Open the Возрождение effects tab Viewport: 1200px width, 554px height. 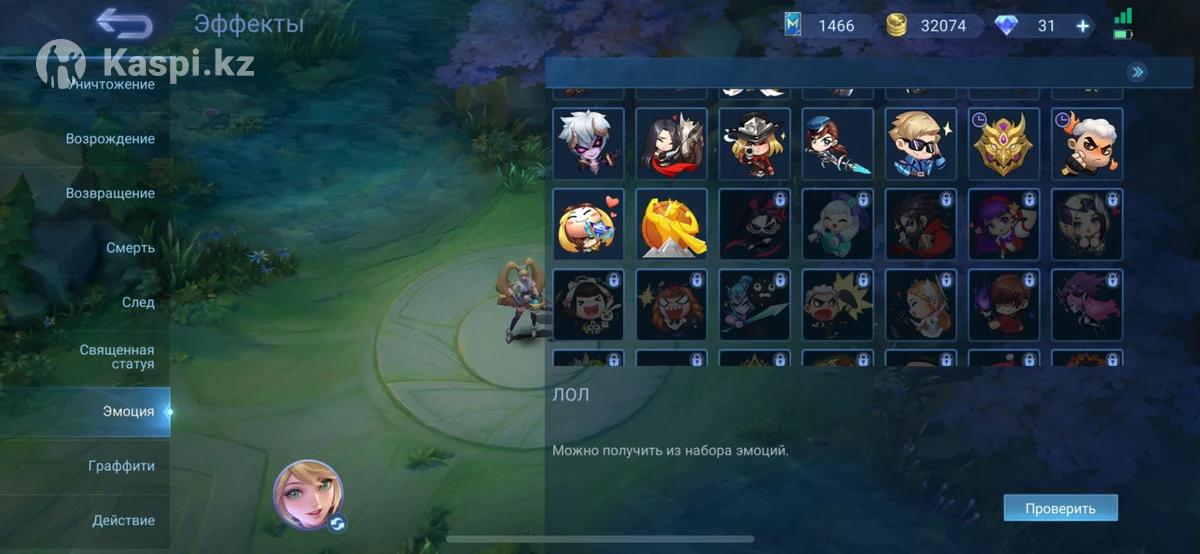click(110, 139)
